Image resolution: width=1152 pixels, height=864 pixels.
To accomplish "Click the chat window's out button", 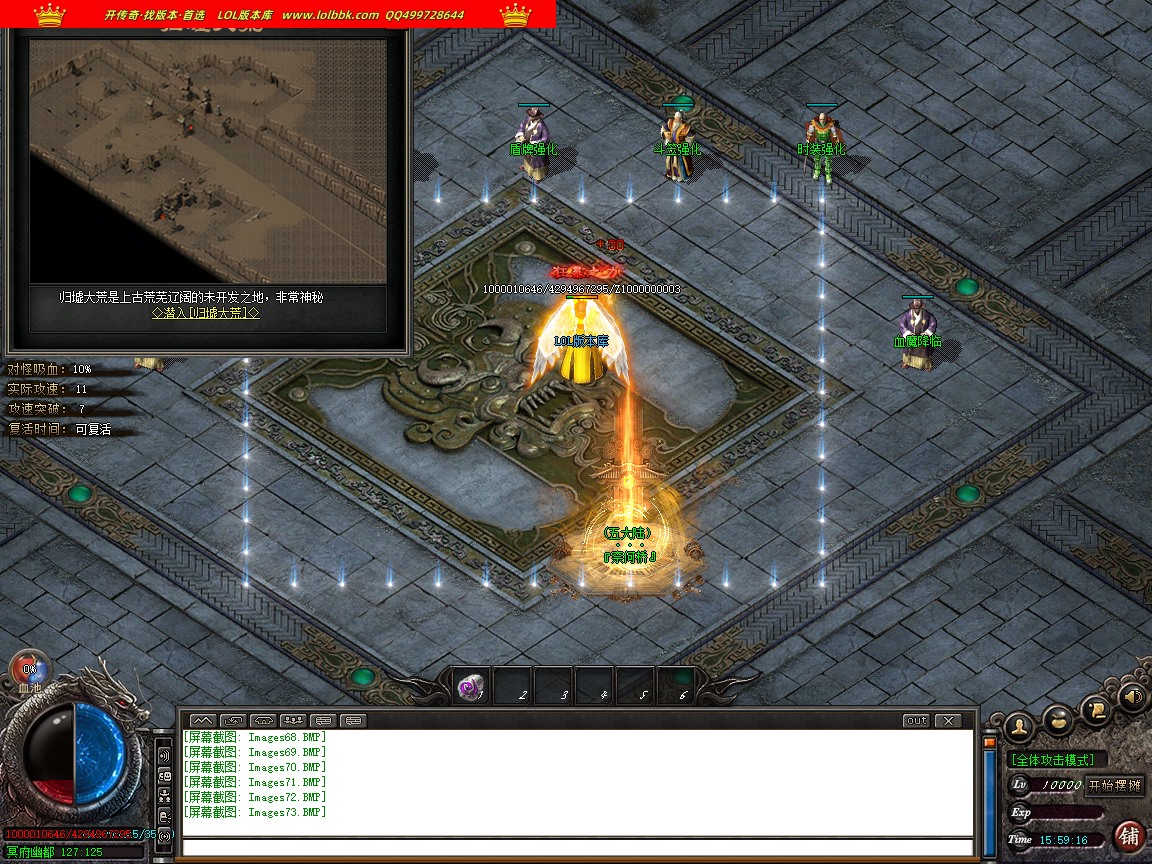I will click(915, 720).
